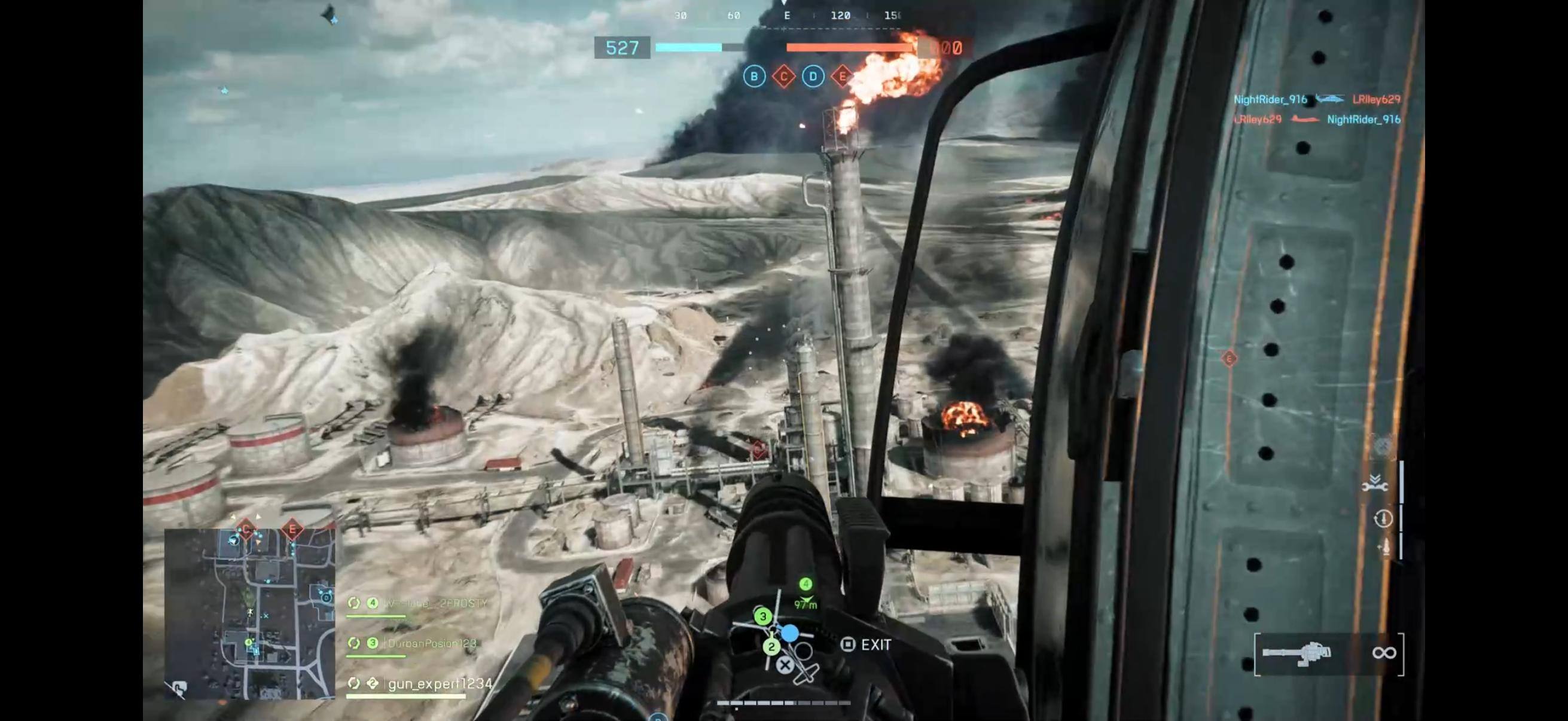Click the muted chat icon on minimap
1568x721 pixels.
click(x=178, y=689)
